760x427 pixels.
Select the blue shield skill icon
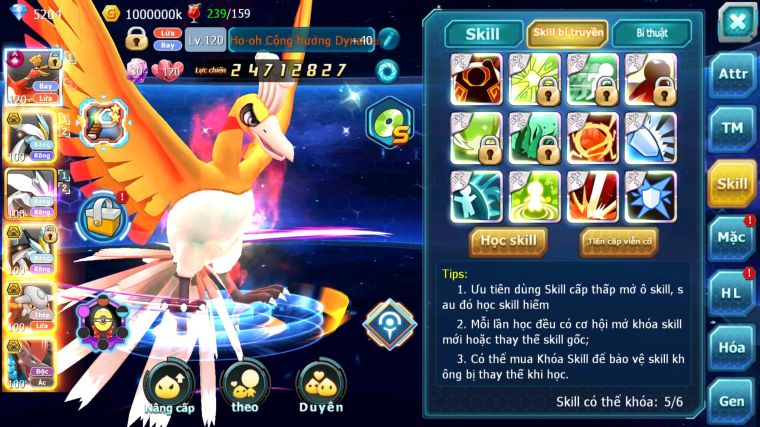tap(650, 195)
